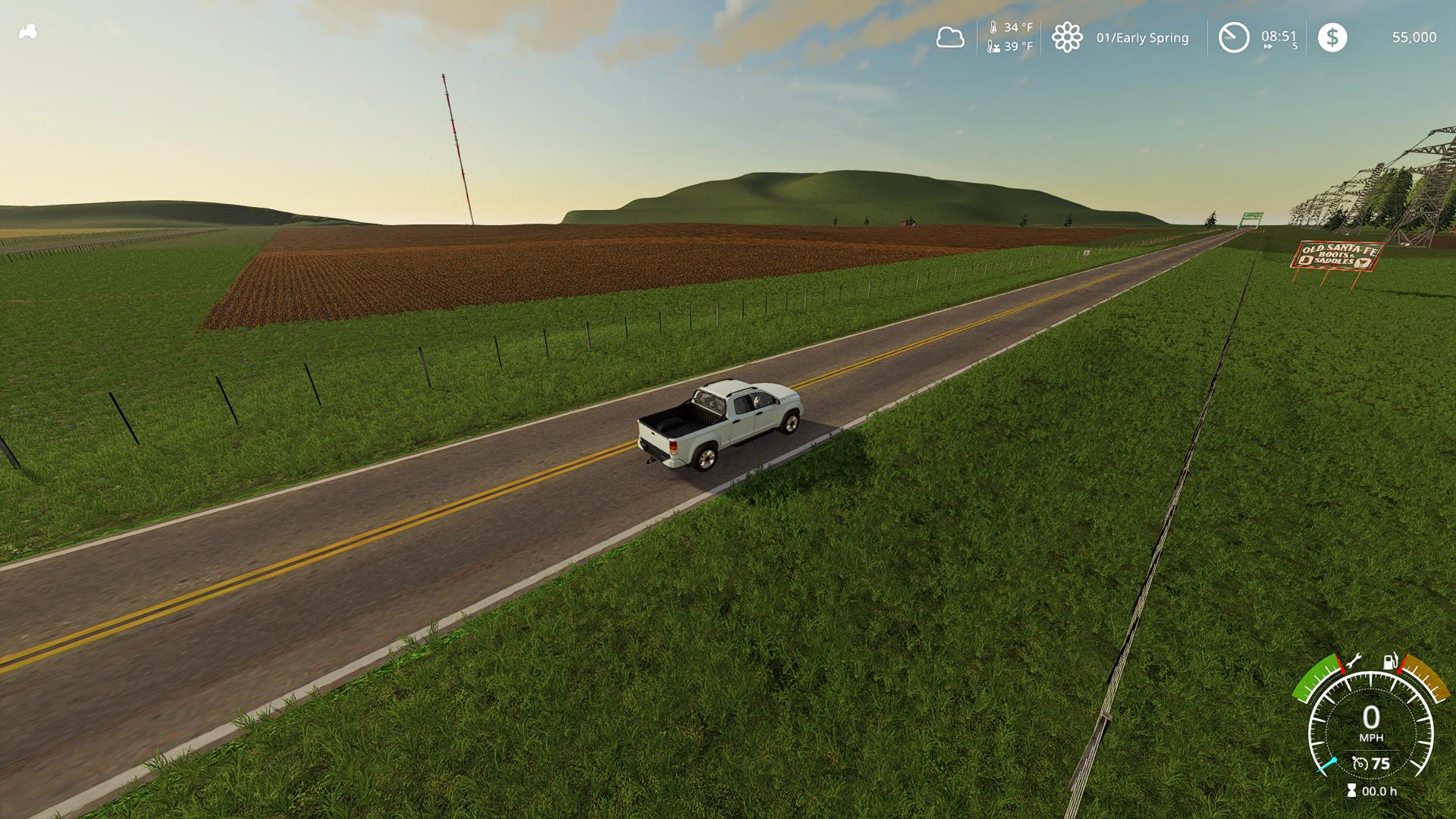The width and height of the screenshot is (1456, 819).
Task: Click the fuel pump icon on gauge
Action: [x=1391, y=661]
